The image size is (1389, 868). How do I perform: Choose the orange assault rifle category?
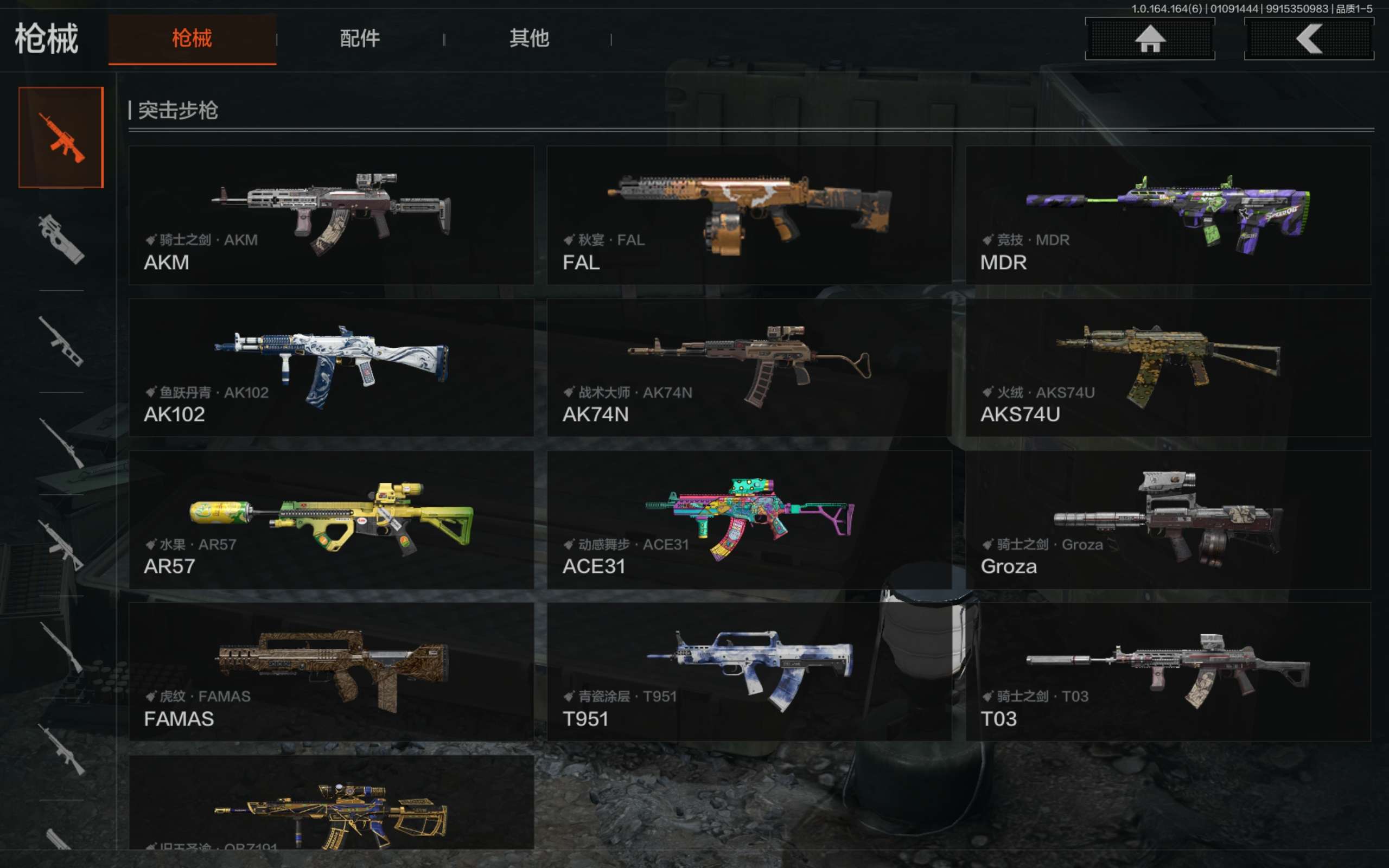coord(61,137)
